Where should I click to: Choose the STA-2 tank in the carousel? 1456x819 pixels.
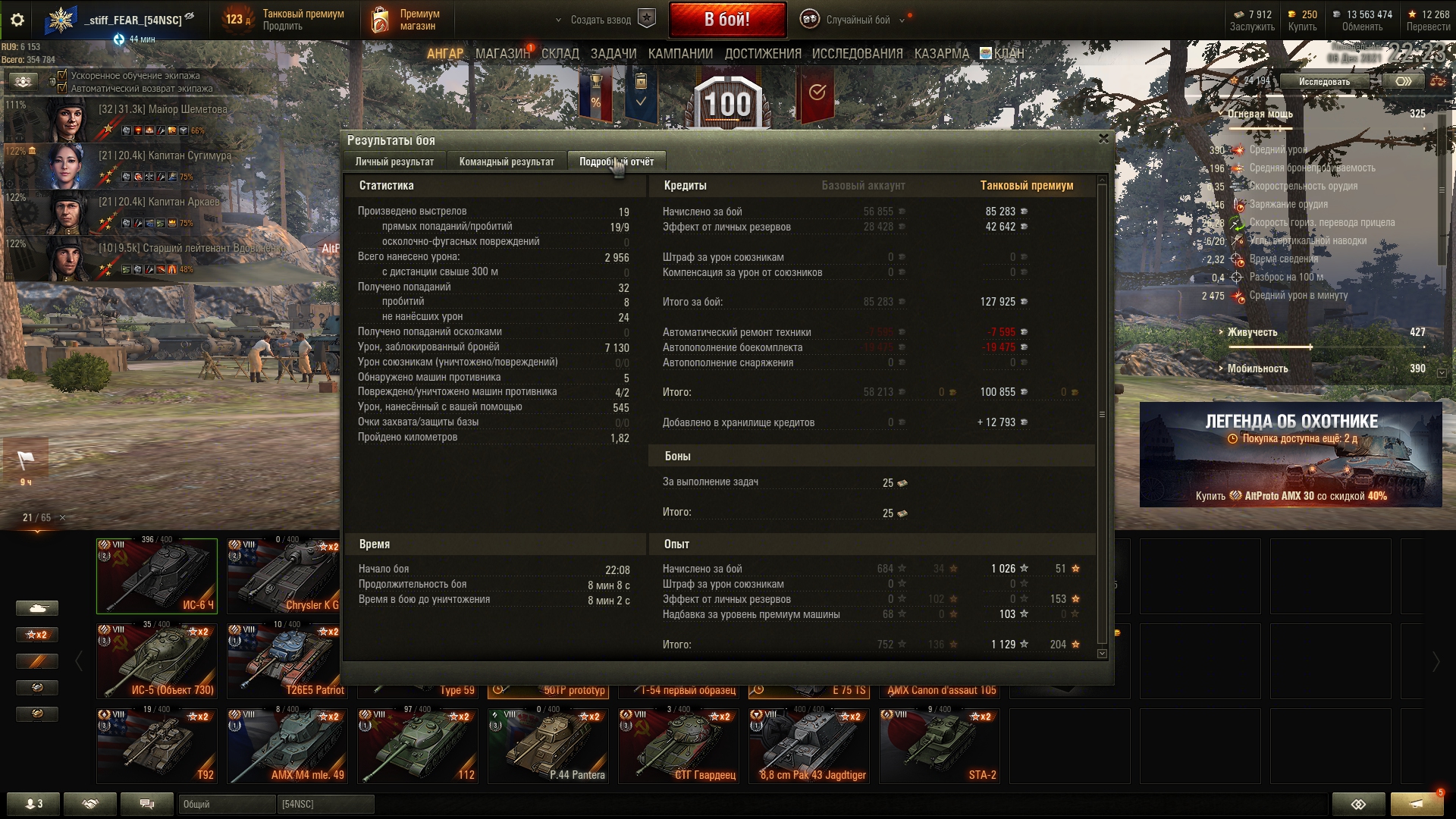[x=939, y=745]
